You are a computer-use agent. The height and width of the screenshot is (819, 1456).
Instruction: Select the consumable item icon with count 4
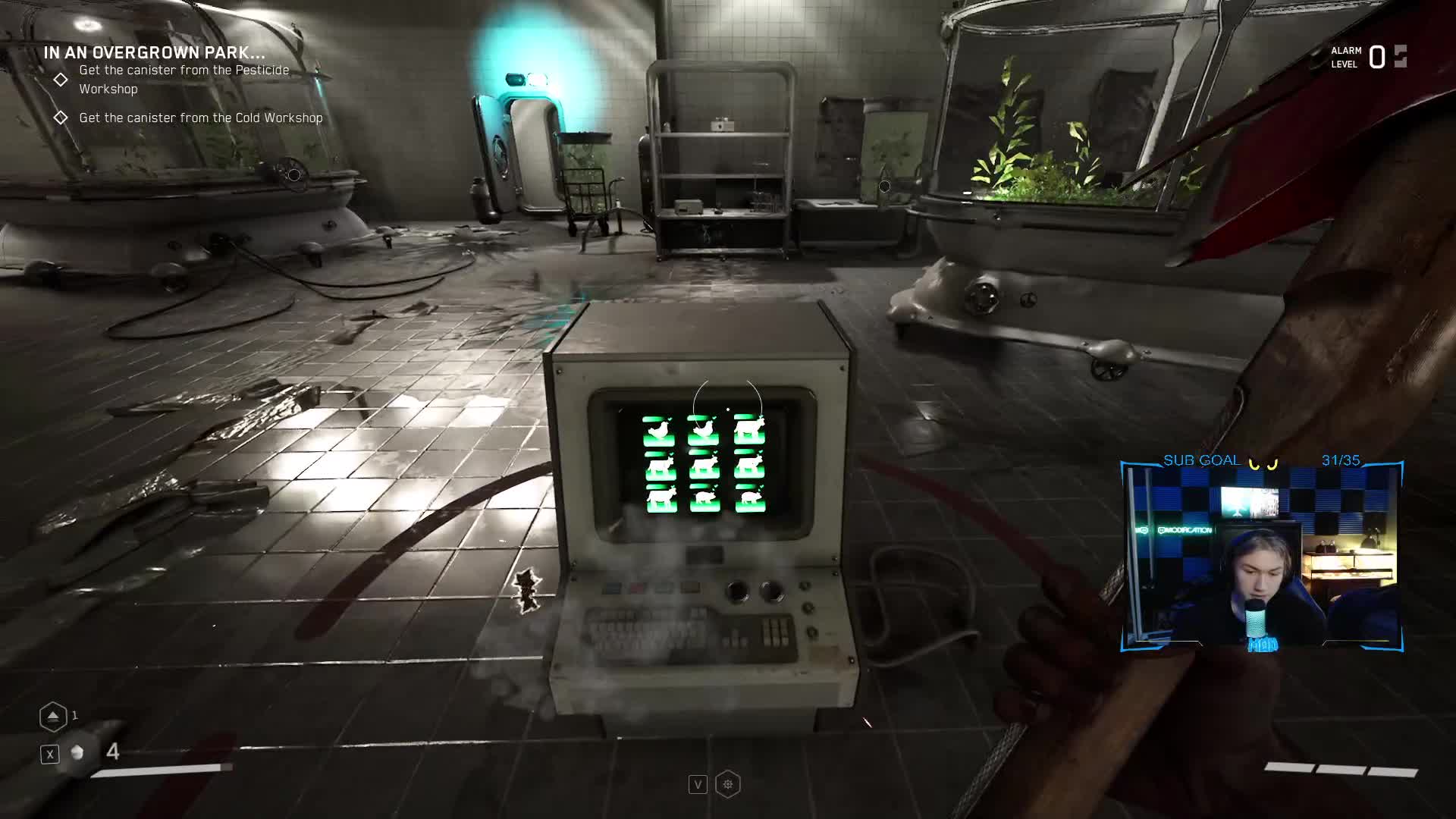[77, 752]
